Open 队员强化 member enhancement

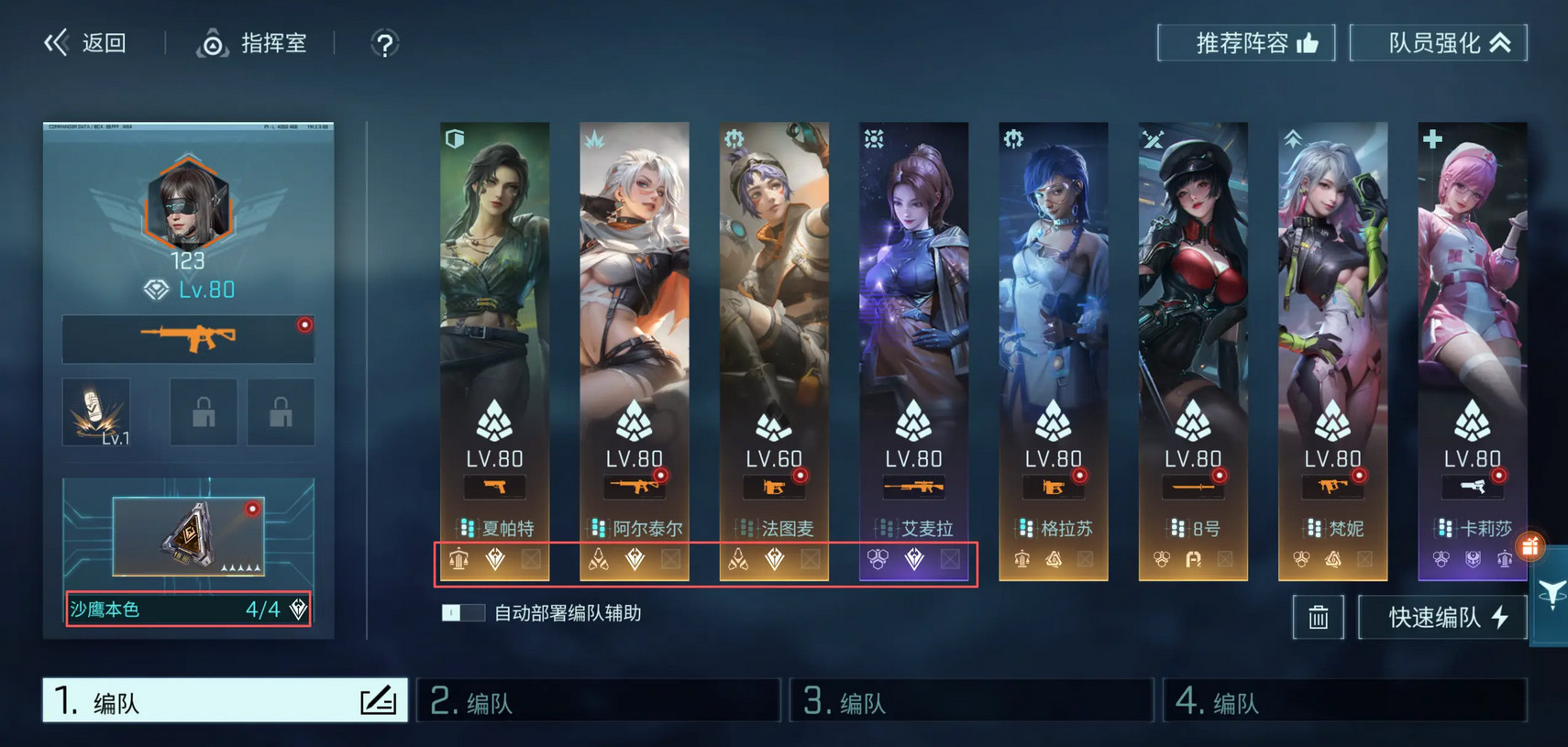[1438, 43]
